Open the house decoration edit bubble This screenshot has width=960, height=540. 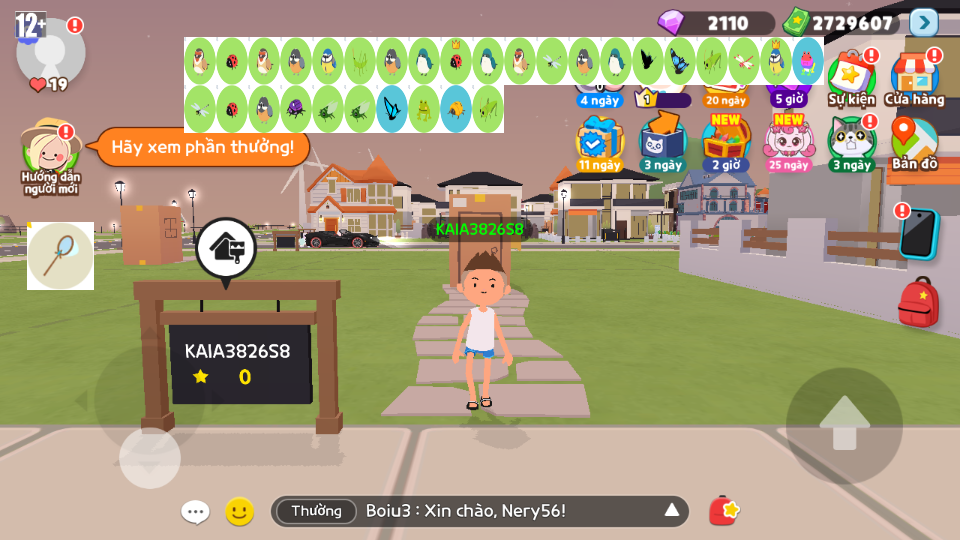point(225,247)
